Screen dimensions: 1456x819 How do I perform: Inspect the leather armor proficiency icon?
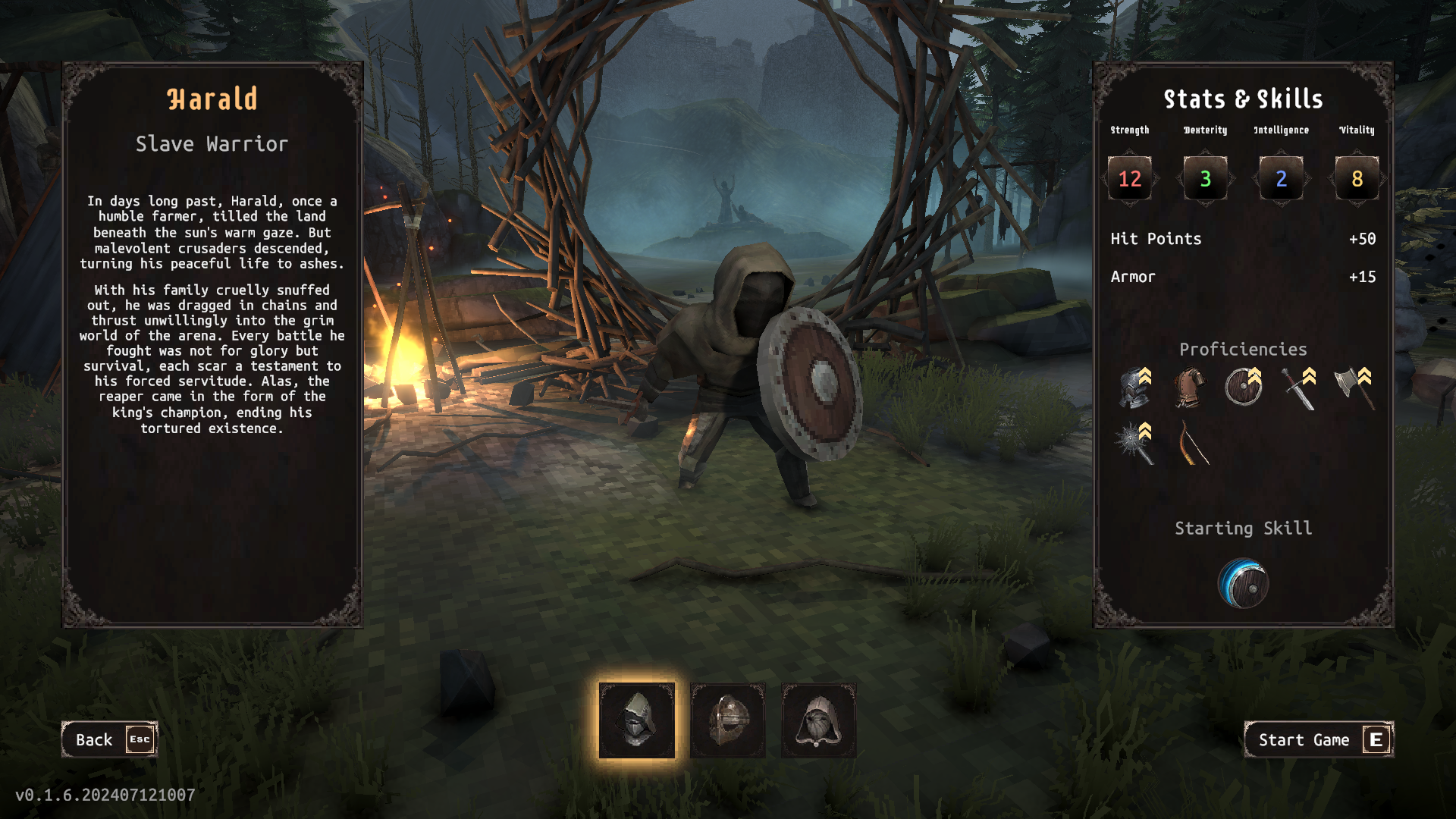(x=1189, y=388)
